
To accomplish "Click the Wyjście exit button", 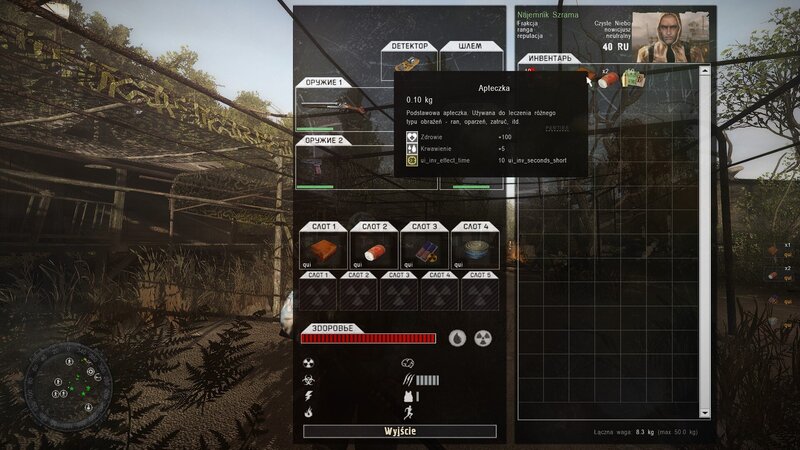I will pyautogui.click(x=400, y=431).
